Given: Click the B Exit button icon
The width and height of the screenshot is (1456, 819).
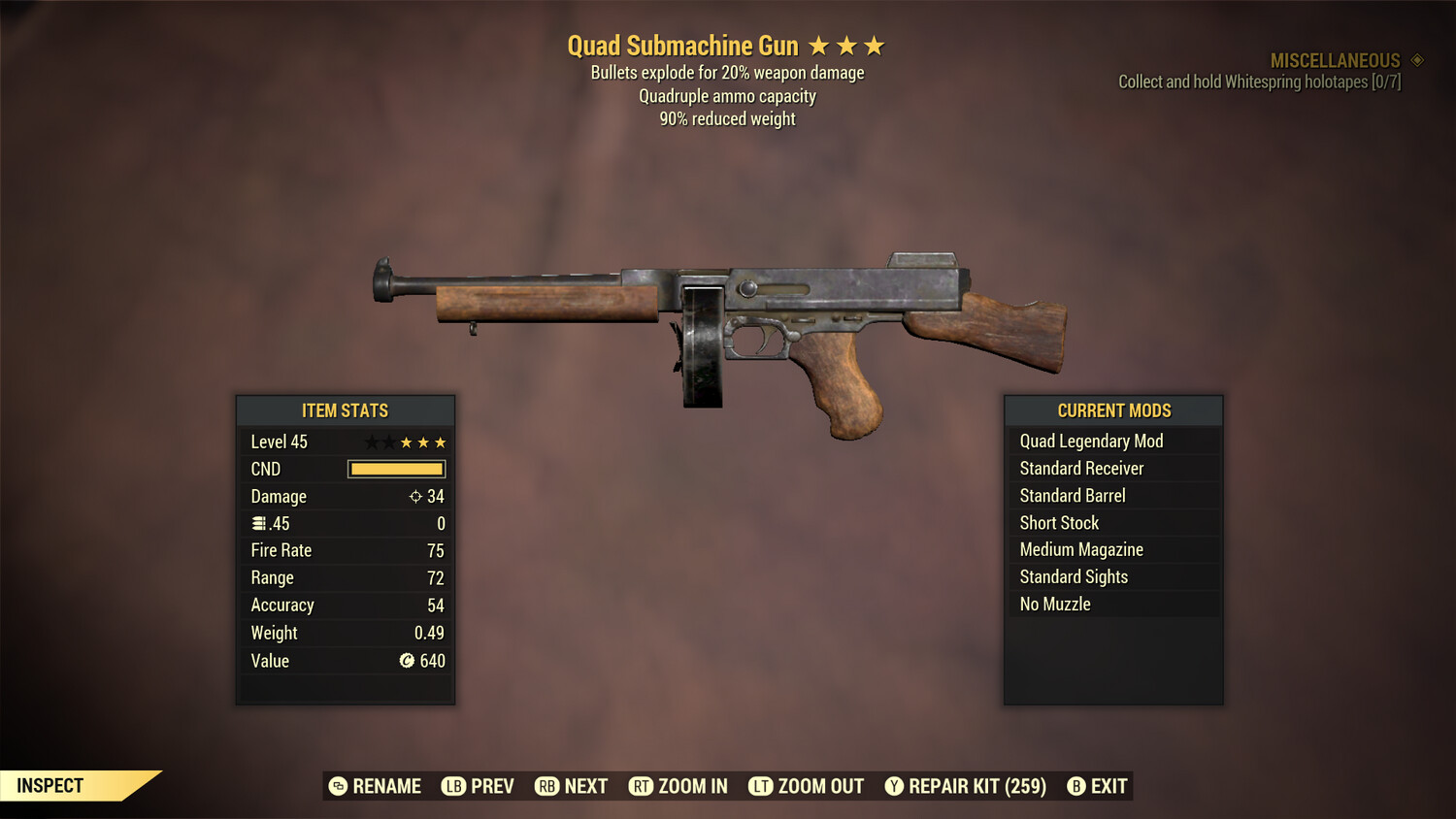Looking at the screenshot, I should coord(1075,786).
